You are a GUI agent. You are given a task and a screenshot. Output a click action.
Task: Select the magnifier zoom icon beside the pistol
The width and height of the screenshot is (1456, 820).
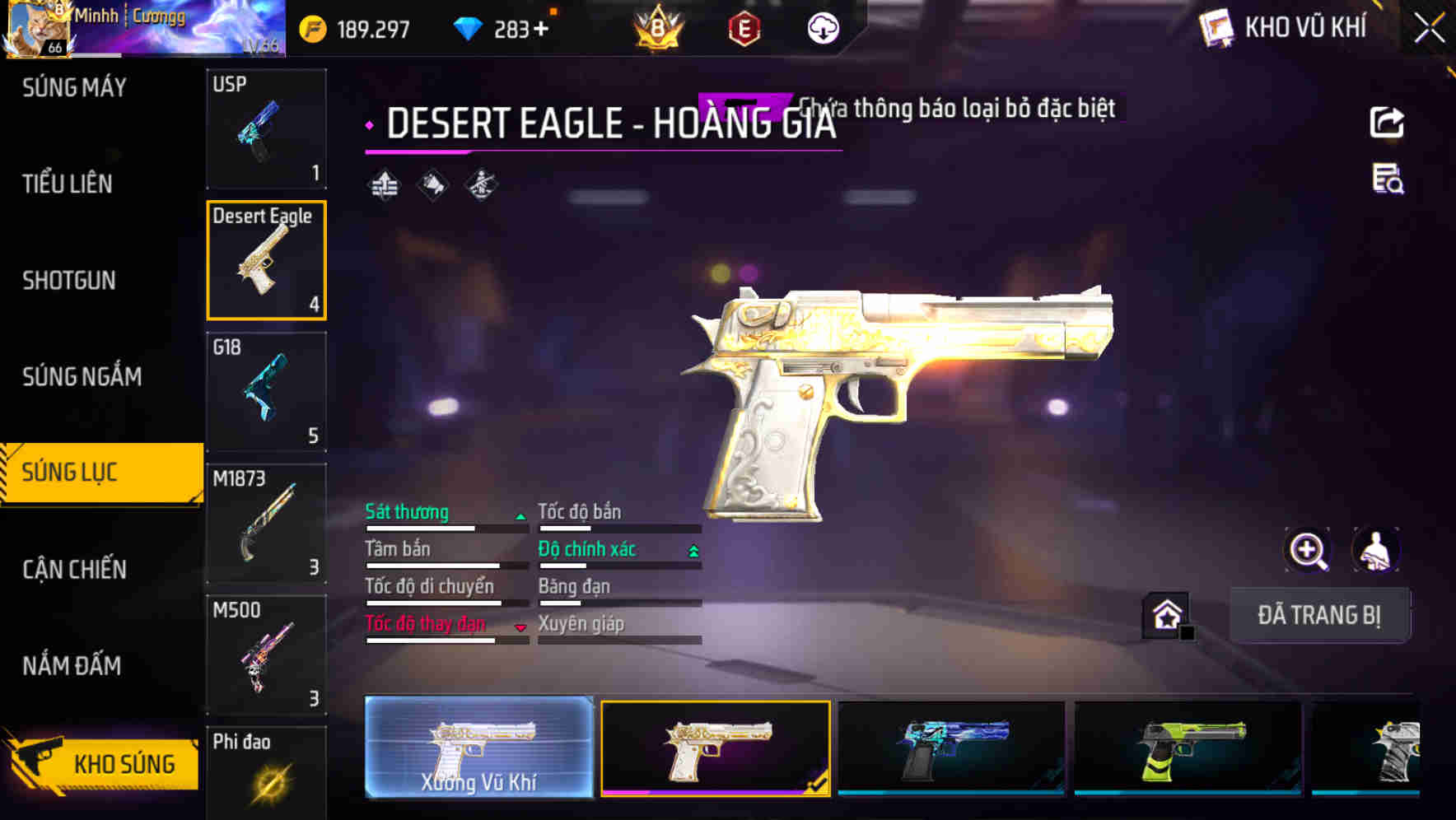pos(1308,550)
